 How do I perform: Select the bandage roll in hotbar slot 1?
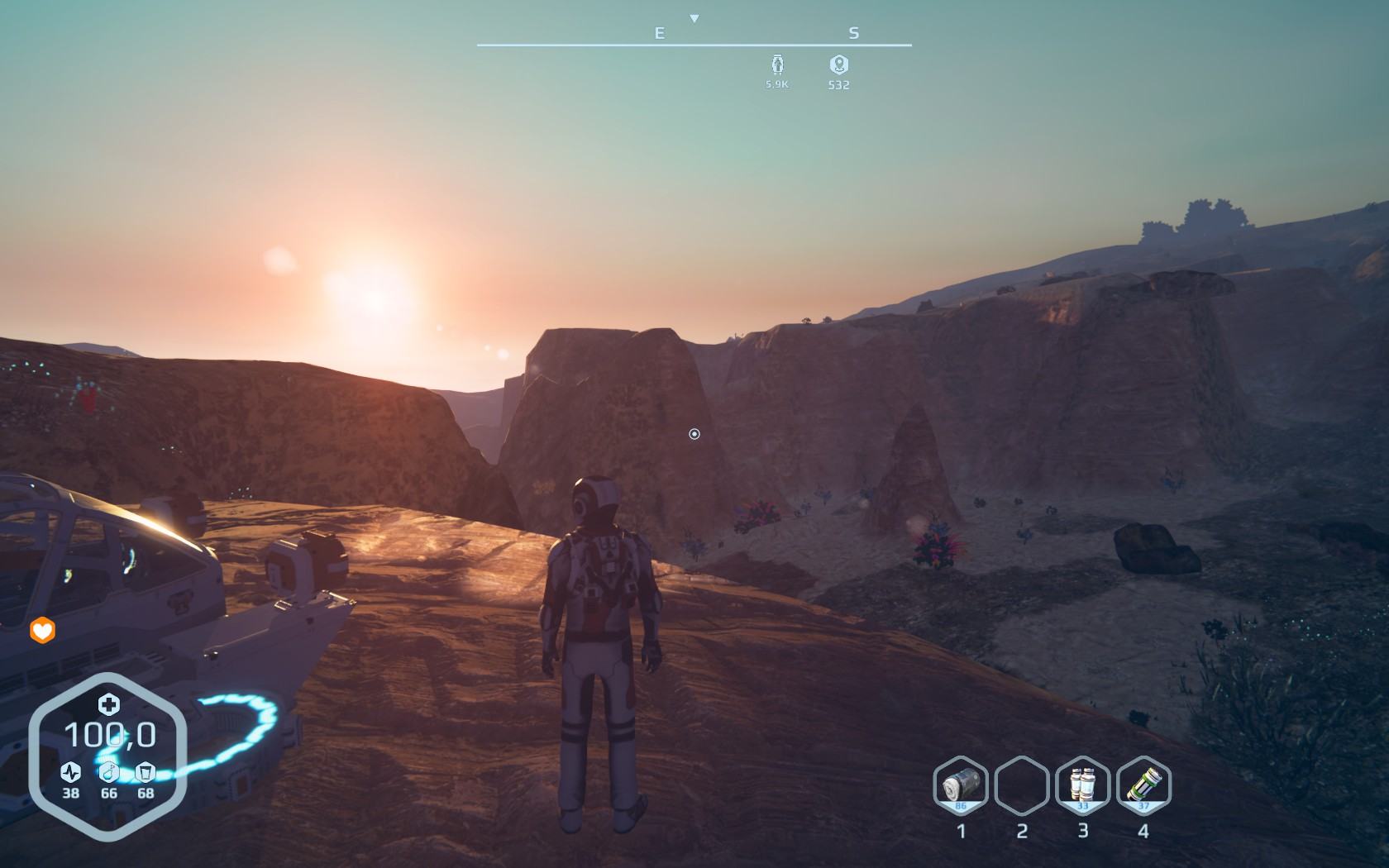coord(961,785)
